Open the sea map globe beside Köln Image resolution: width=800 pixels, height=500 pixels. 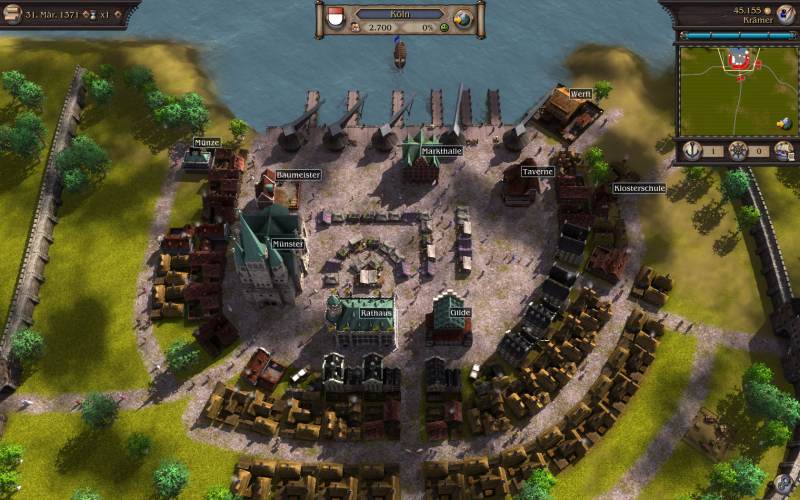(x=463, y=19)
